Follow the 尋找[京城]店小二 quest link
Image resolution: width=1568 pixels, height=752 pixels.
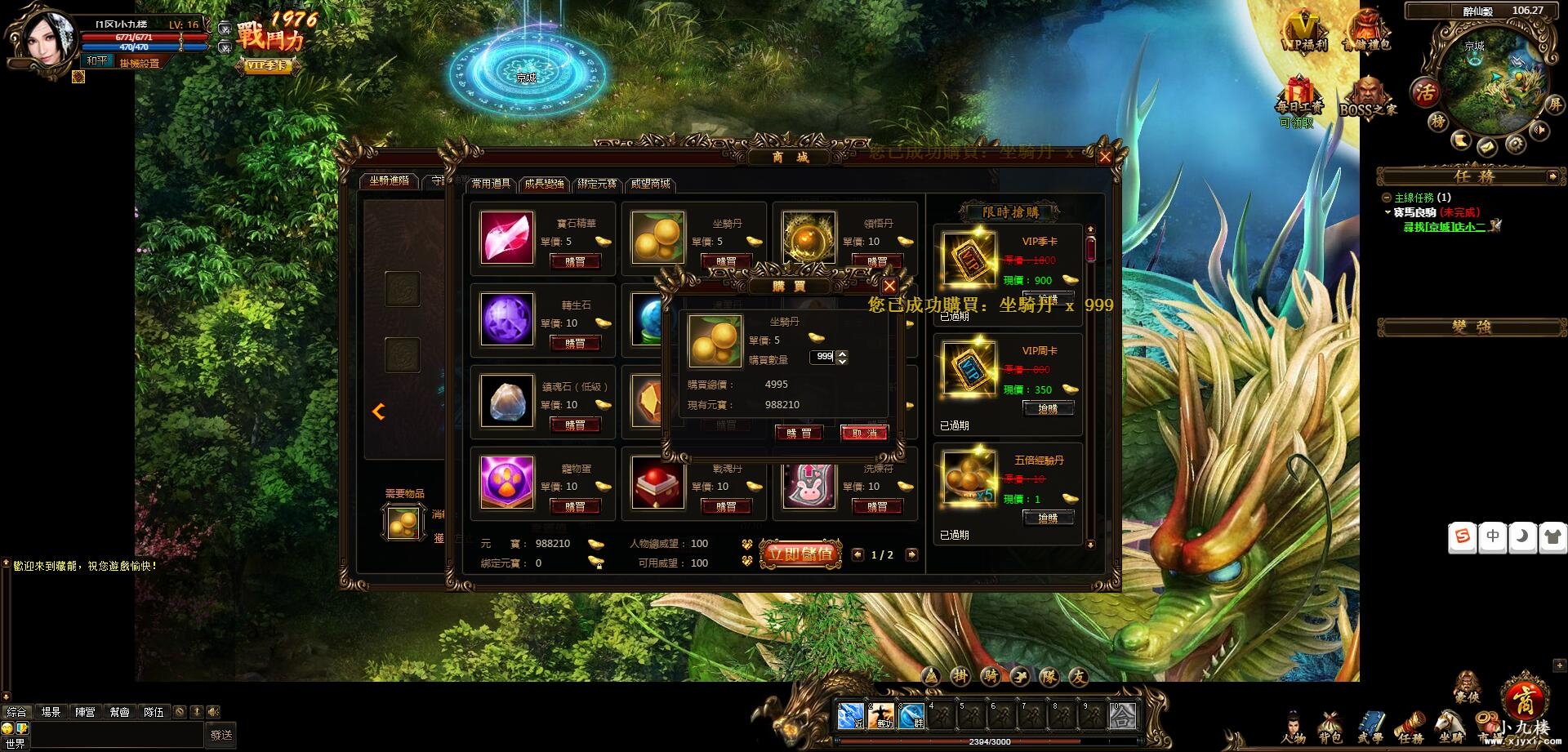(1444, 227)
